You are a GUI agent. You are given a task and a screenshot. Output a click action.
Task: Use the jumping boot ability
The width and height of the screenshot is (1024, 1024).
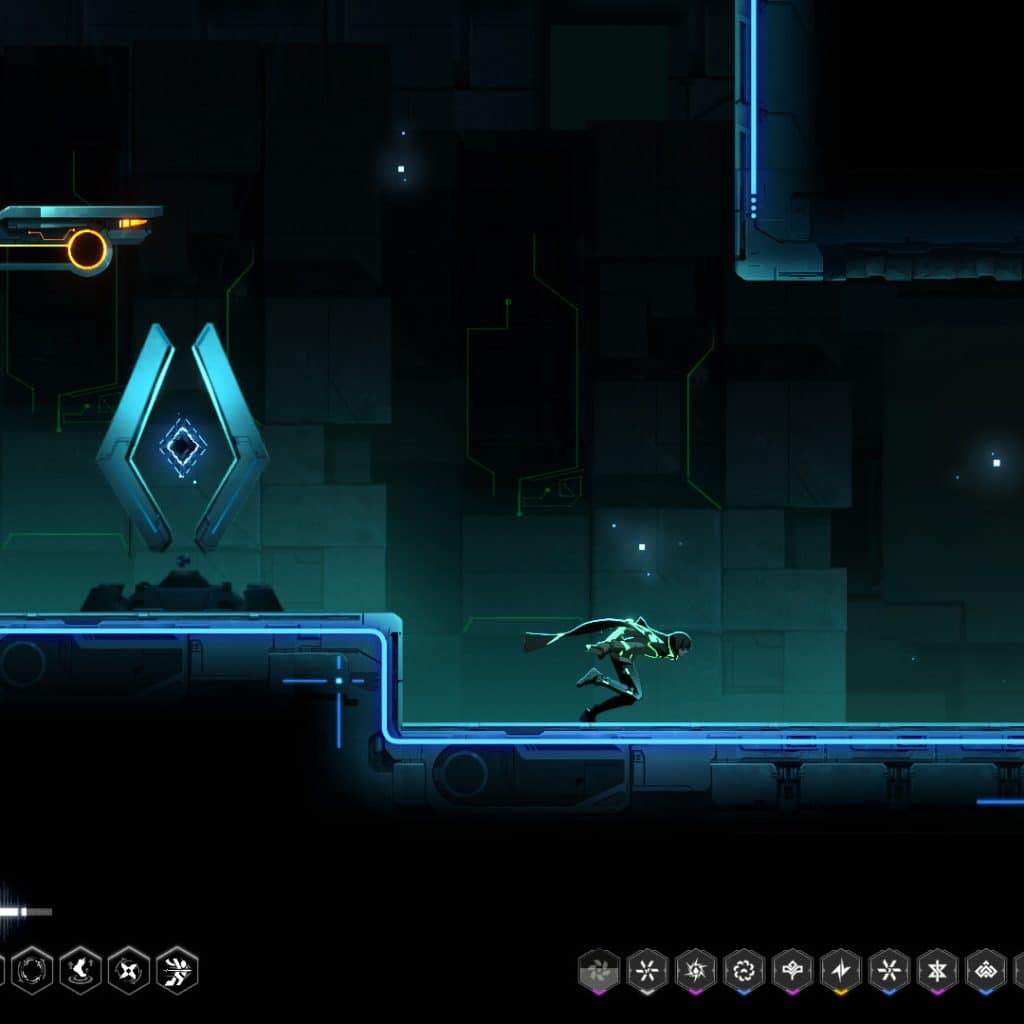[80, 969]
